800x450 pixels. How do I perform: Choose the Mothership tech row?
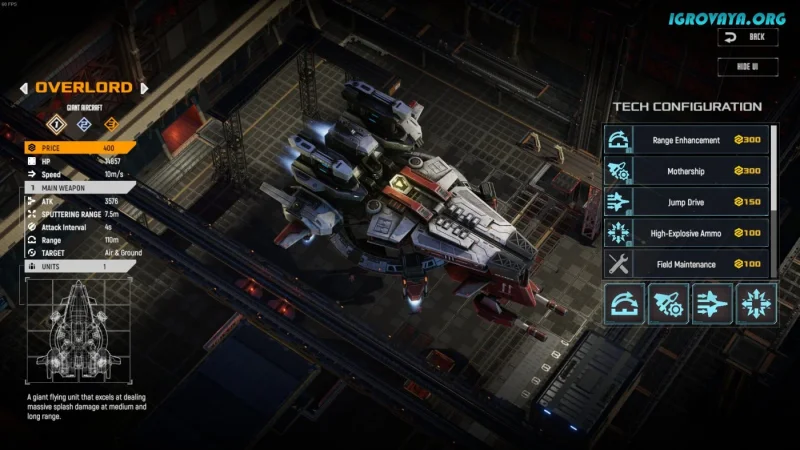687,172
